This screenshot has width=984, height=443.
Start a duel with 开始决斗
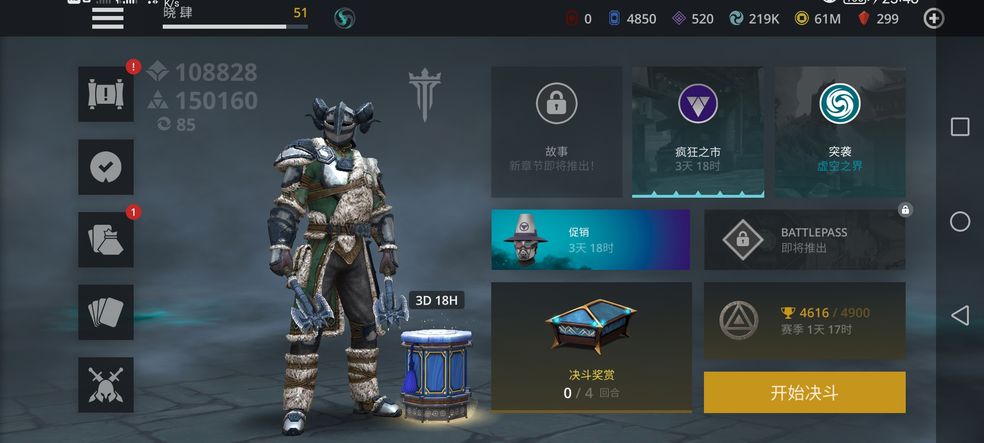click(804, 392)
